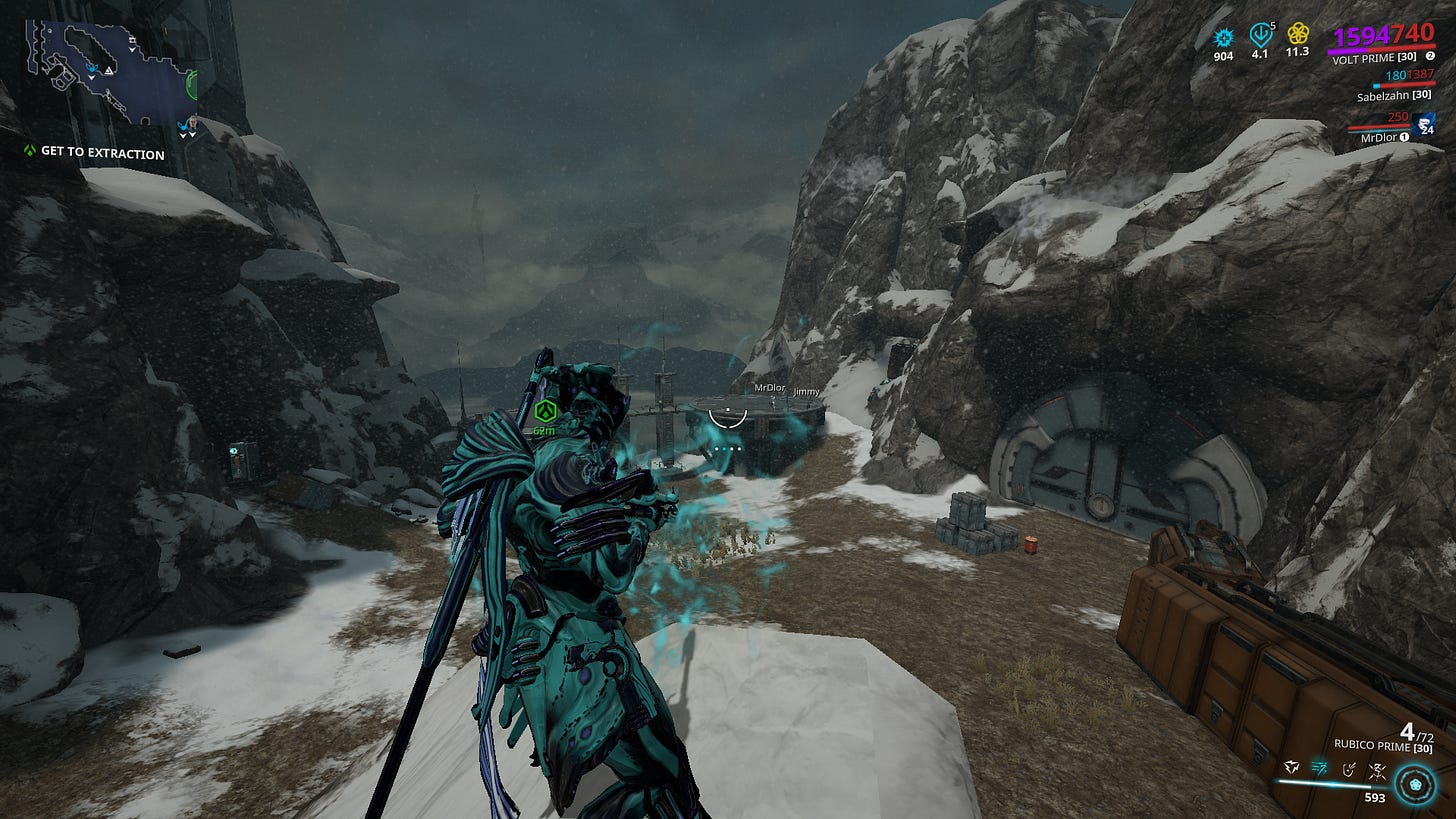Toggle the energy orb indicator showing 593
This screenshot has height=819, width=1456.
(1415, 784)
